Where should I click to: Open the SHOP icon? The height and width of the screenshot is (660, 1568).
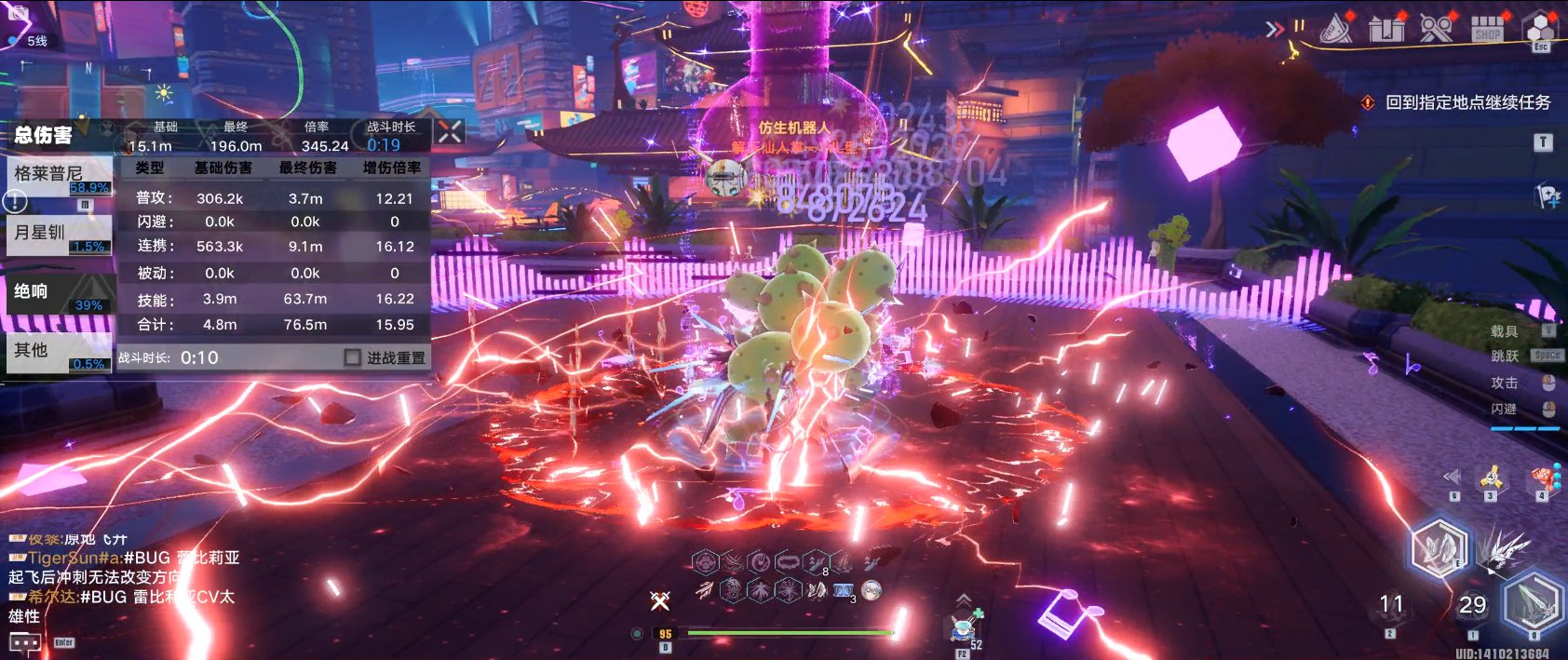(x=1487, y=29)
